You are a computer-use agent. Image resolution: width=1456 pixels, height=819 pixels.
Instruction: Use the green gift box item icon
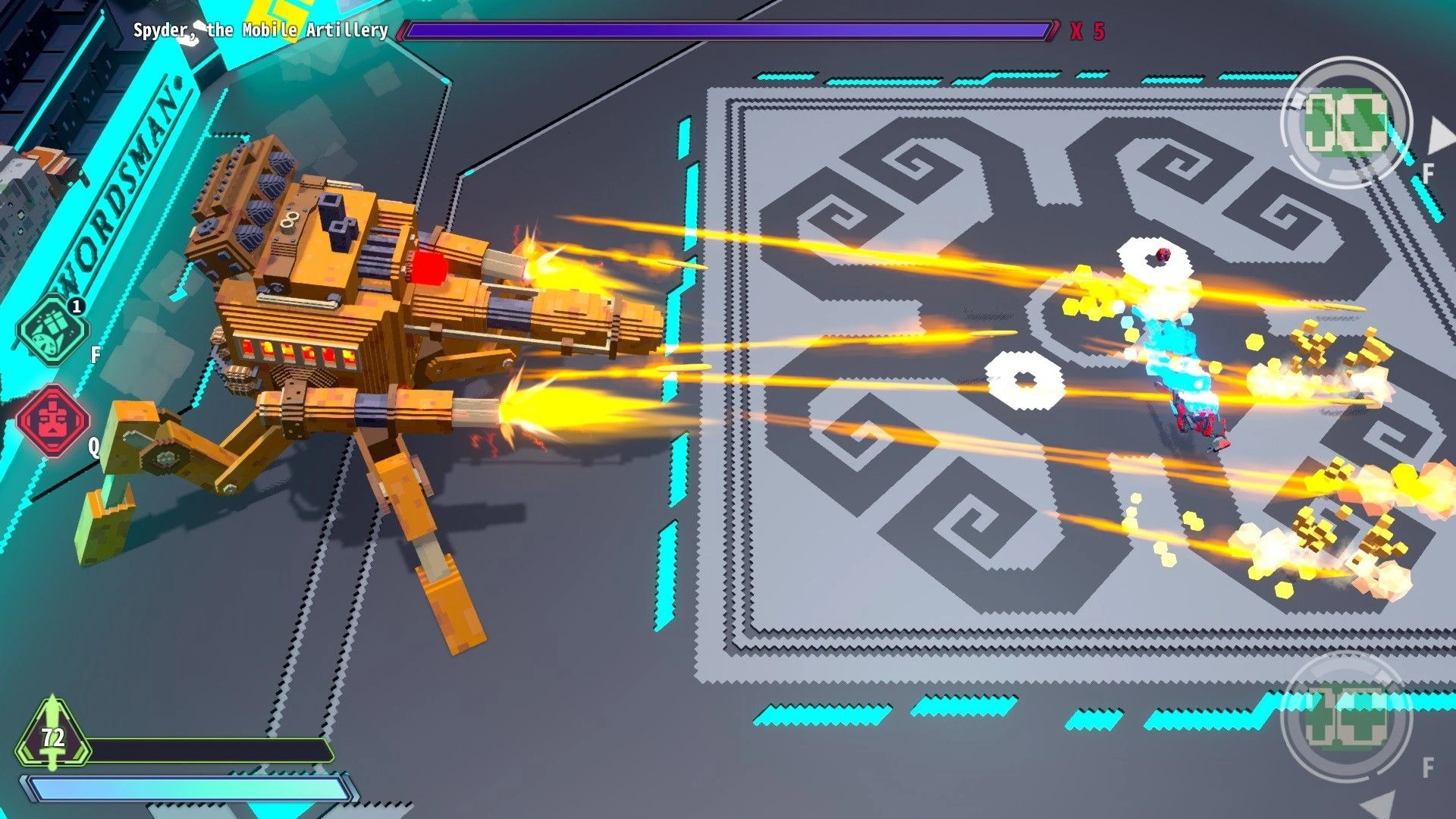pos(52,330)
